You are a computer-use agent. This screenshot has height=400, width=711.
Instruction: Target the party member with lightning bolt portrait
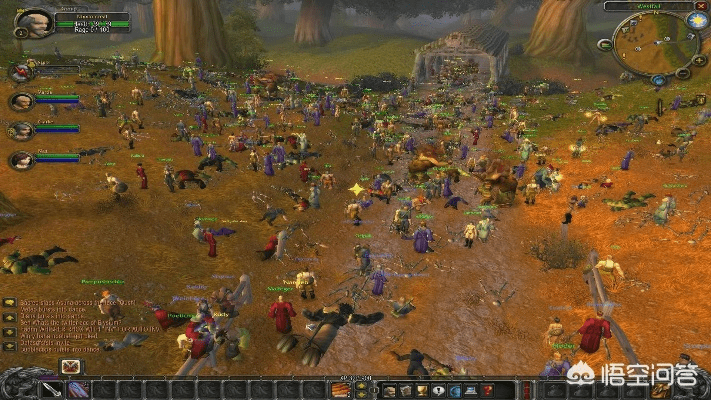(20, 72)
